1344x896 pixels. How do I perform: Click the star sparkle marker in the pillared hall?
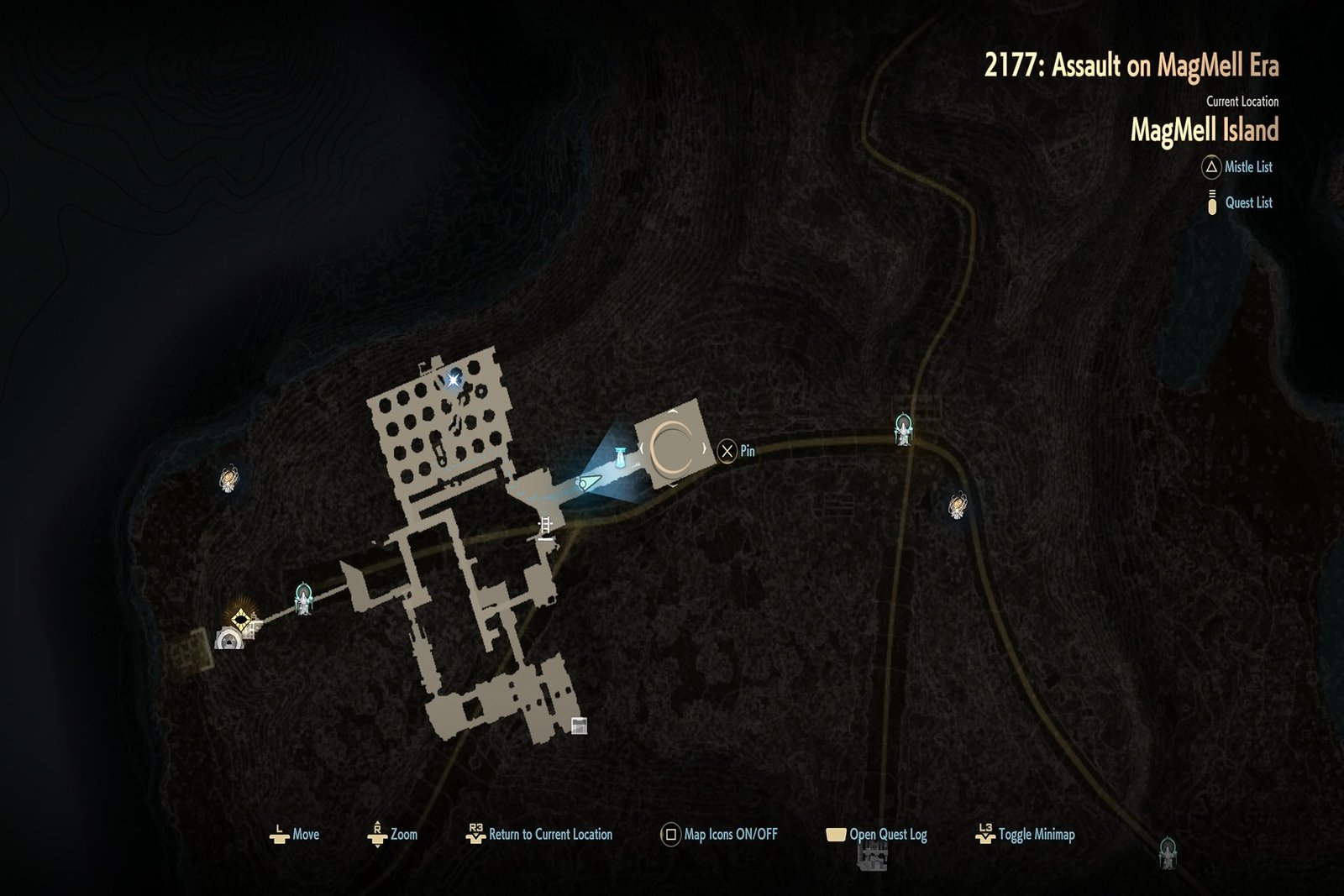click(454, 378)
